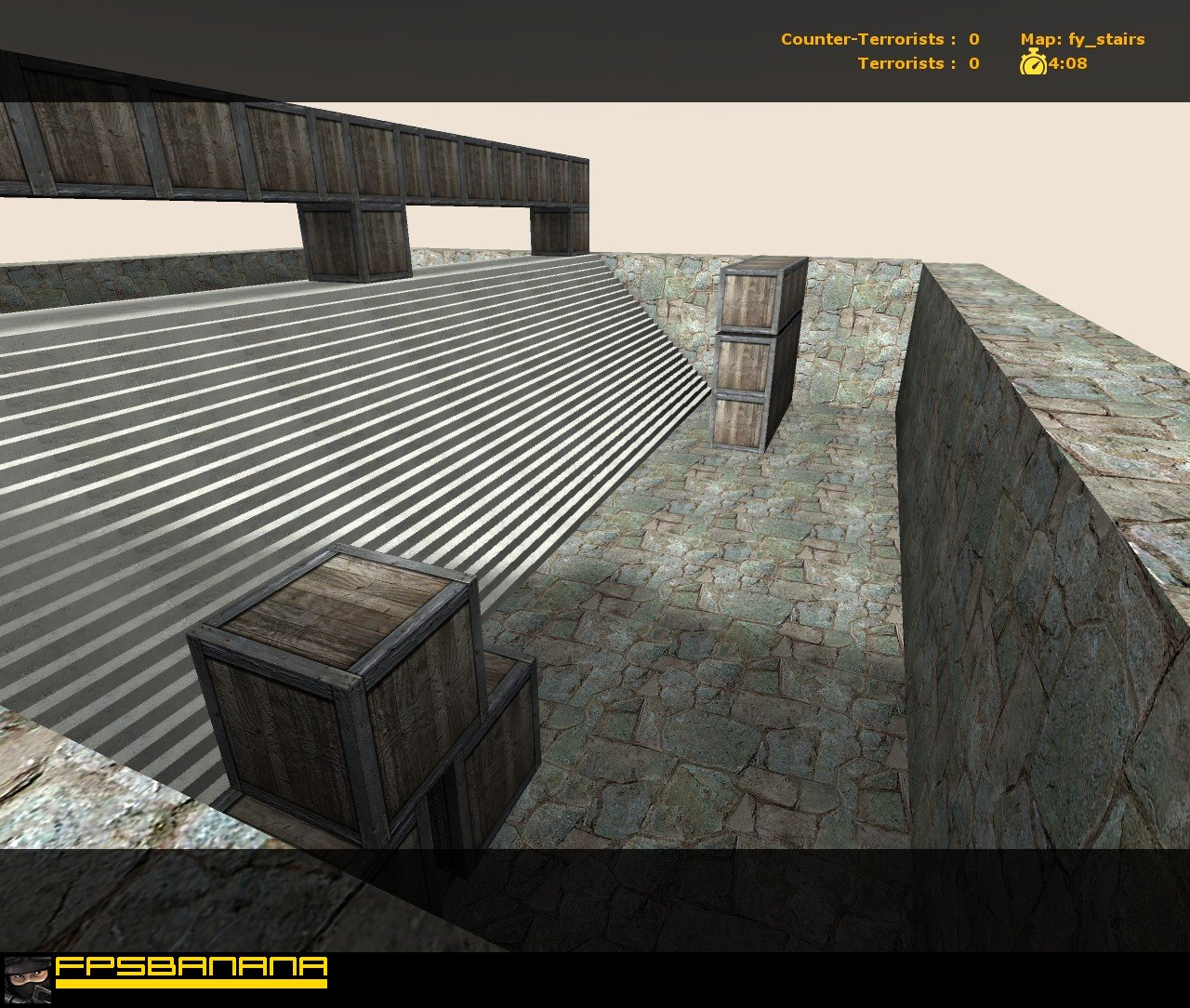Click the Map: fy_stairs label
This screenshot has width=1190, height=1008.
pos(1083,39)
